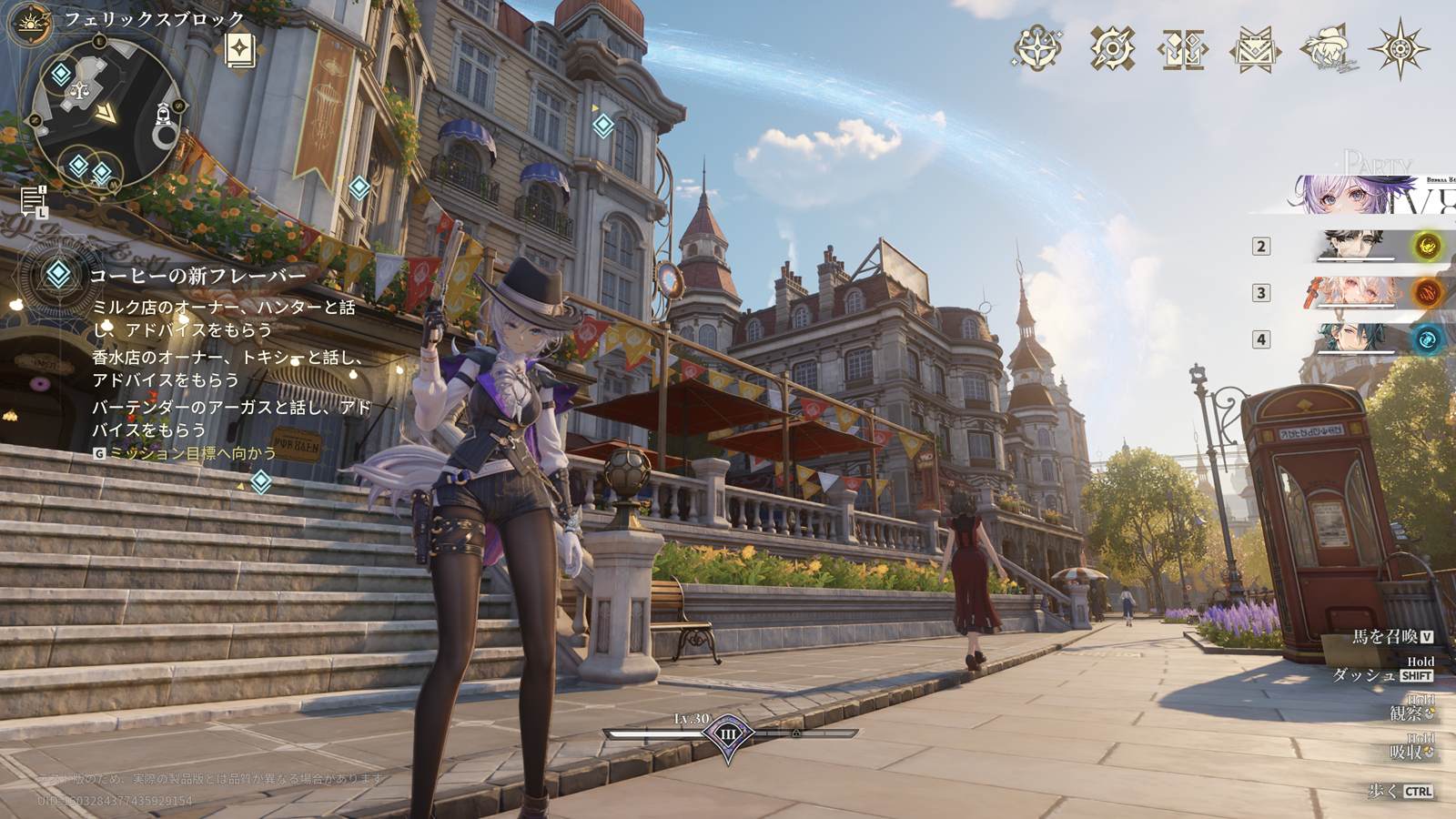Switch to teal-haired party member four
Screen dimensions: 1456x819
1356,339
